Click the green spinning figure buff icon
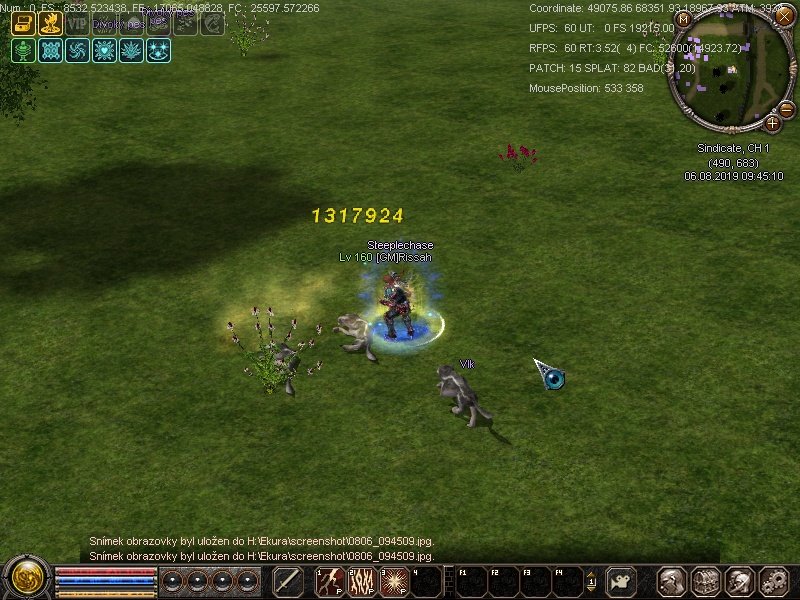The height and width of the screenshot is (600, 800). pyautogui.click(x=23, y=51)
